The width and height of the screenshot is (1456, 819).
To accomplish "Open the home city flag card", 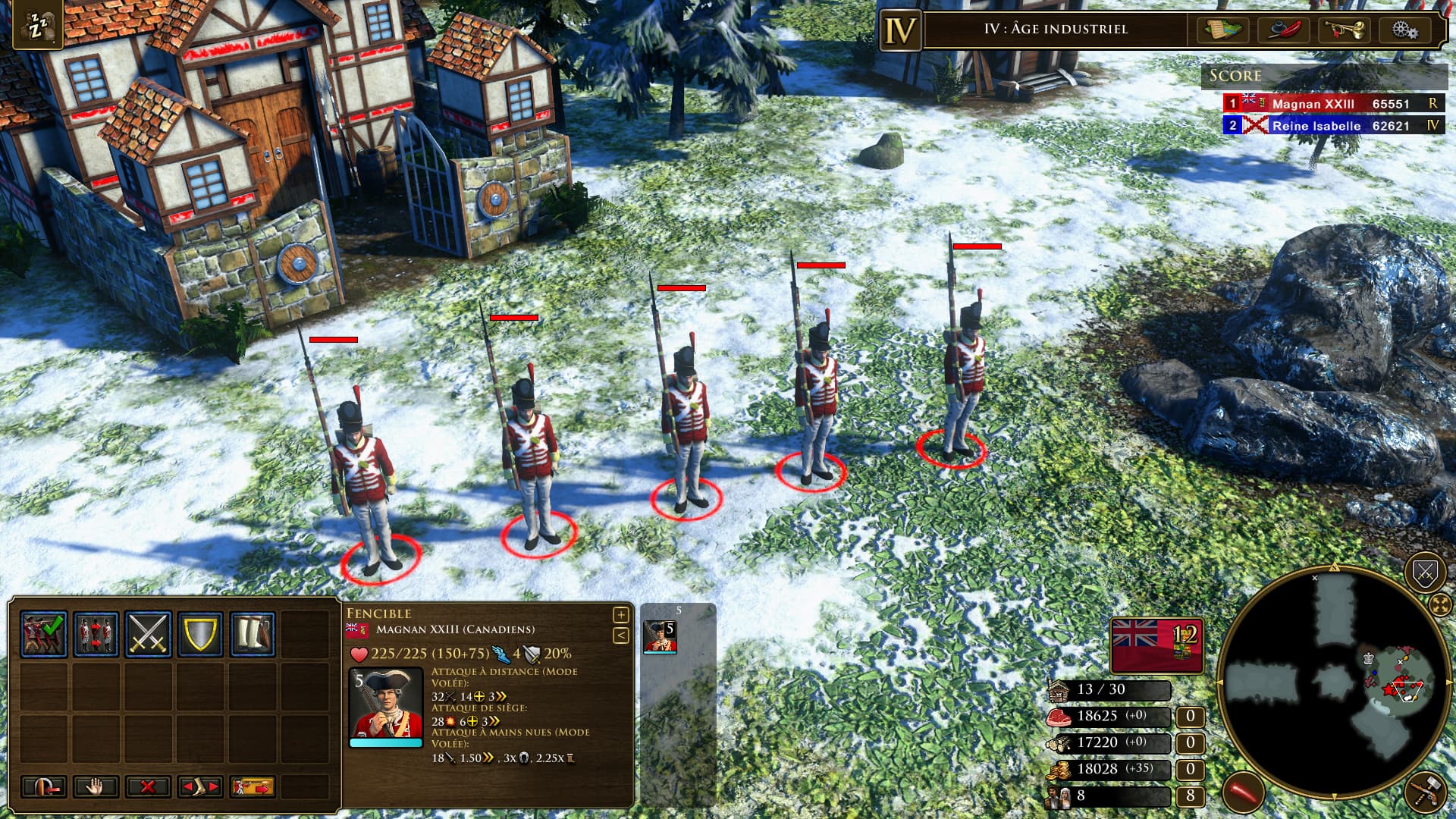I will pyautogui.click(x=1156, y=645).
